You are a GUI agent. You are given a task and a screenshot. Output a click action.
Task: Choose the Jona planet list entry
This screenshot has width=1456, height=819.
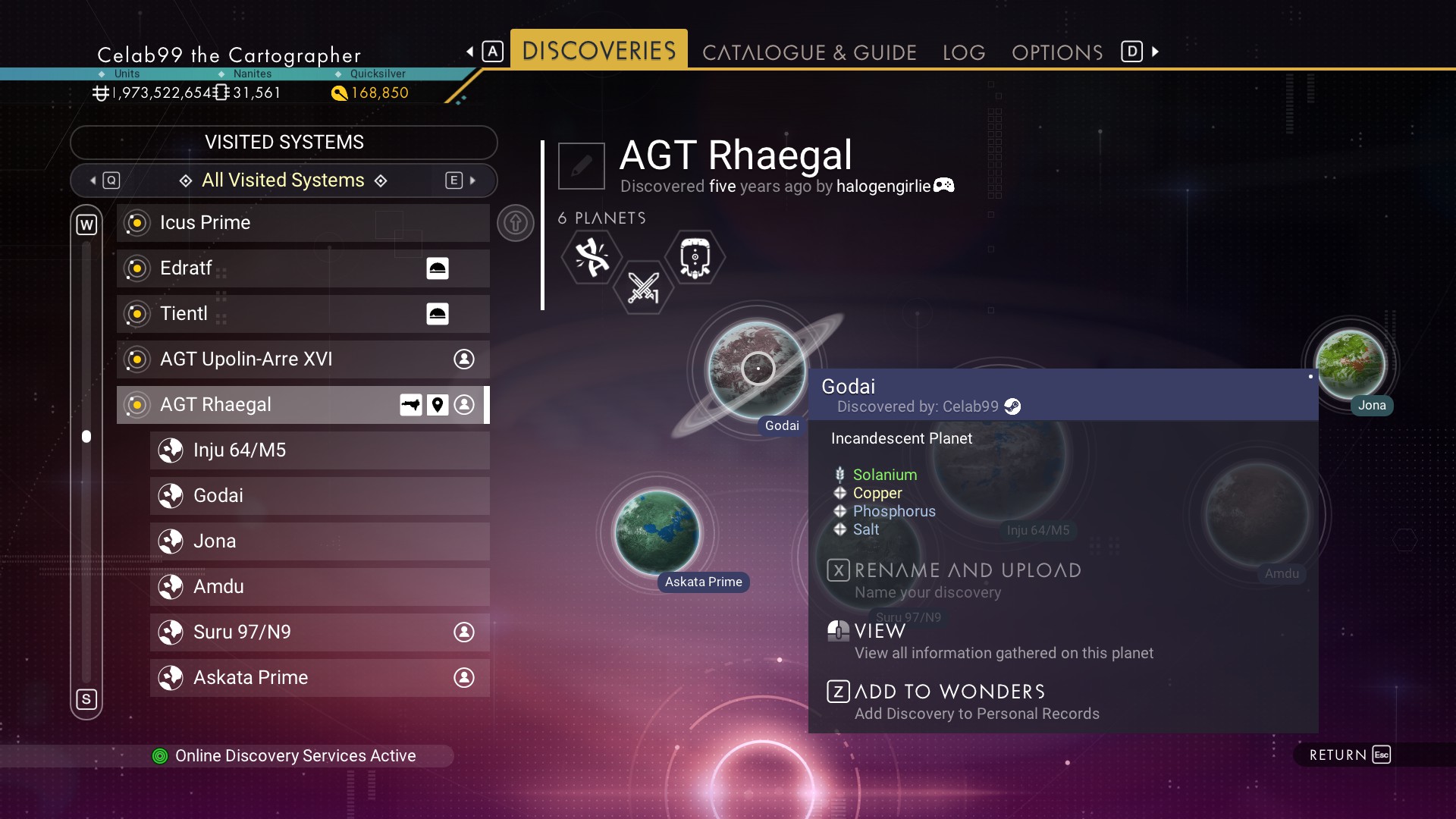click(x=319, y=541)
